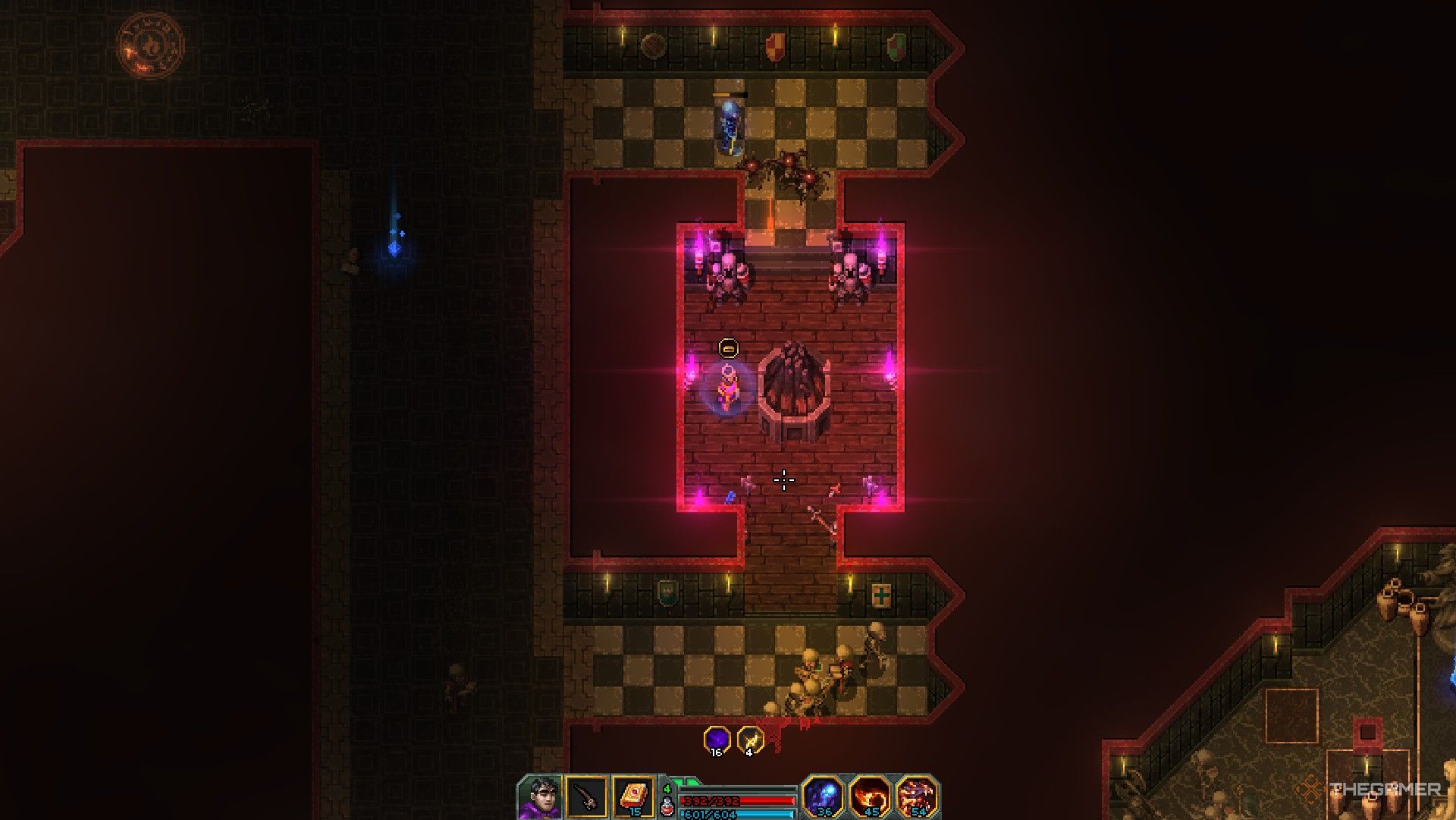This screenshot has height=820, width=1456.
Task: Activate the blue orb spell
Action: click(x=824, y=796)
